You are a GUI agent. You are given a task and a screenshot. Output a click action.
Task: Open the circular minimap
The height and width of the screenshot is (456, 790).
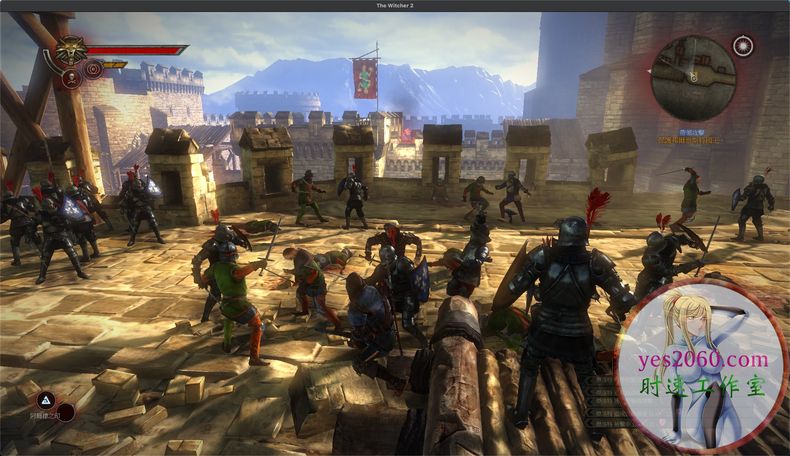693,78
